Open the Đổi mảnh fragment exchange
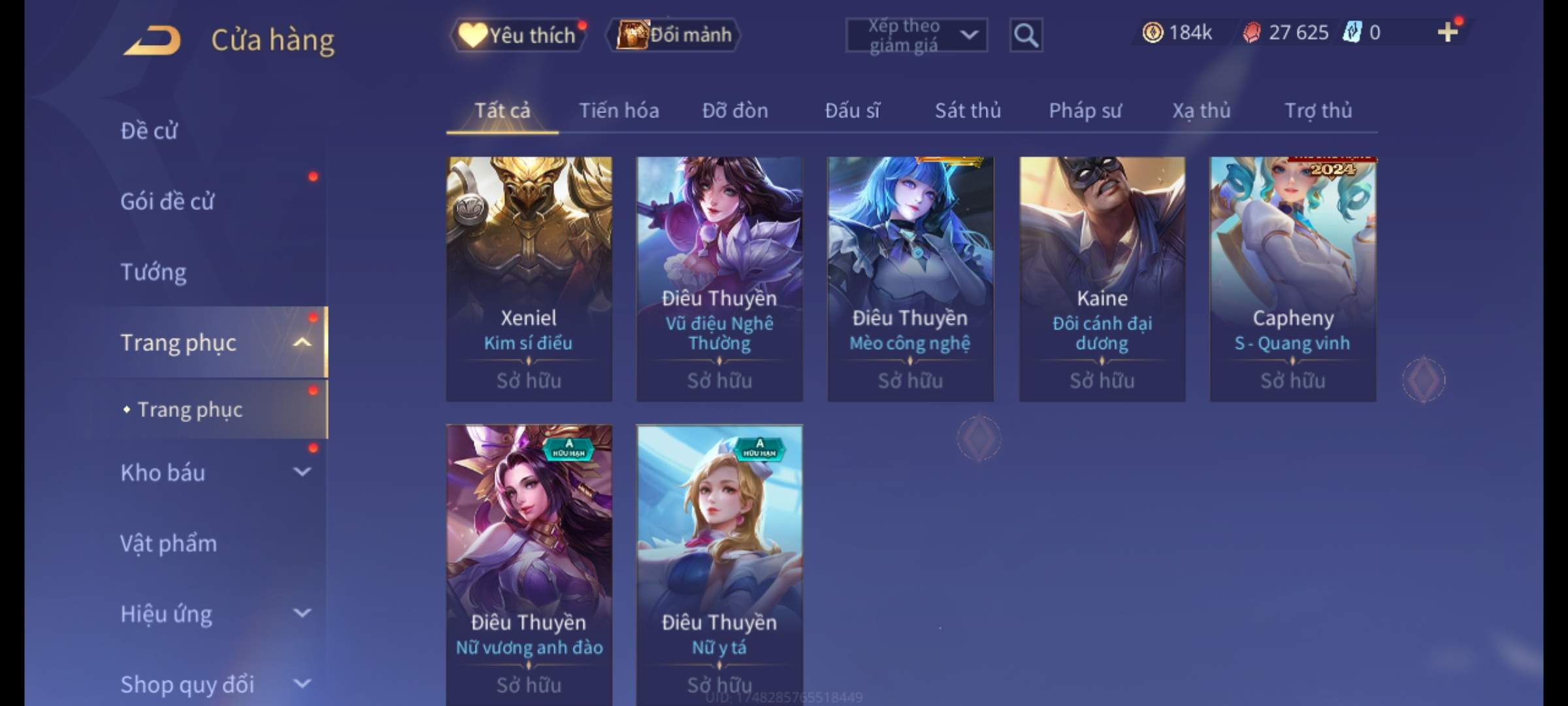This screenshot has height=706, width=1568. (x=674, y=35)
